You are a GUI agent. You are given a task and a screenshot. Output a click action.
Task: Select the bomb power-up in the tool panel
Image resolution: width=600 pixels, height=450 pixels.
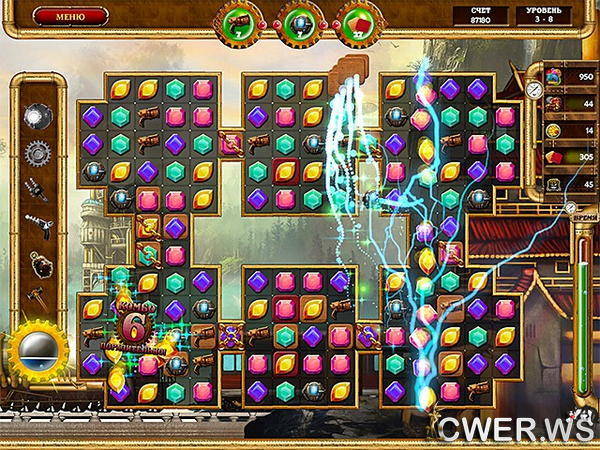38,116
